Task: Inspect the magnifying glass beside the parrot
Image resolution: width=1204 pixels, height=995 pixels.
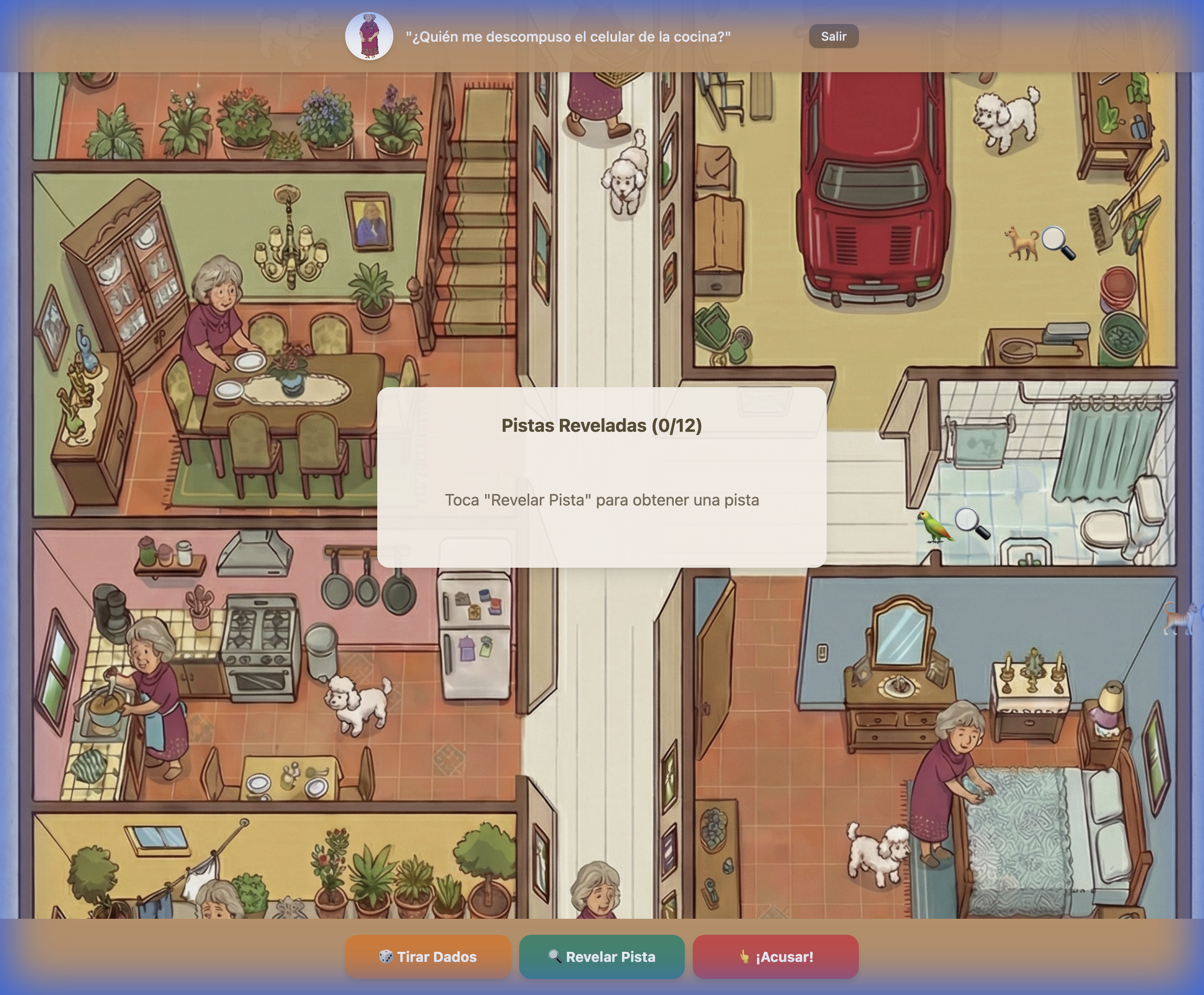Action: [x=972, y=523]
